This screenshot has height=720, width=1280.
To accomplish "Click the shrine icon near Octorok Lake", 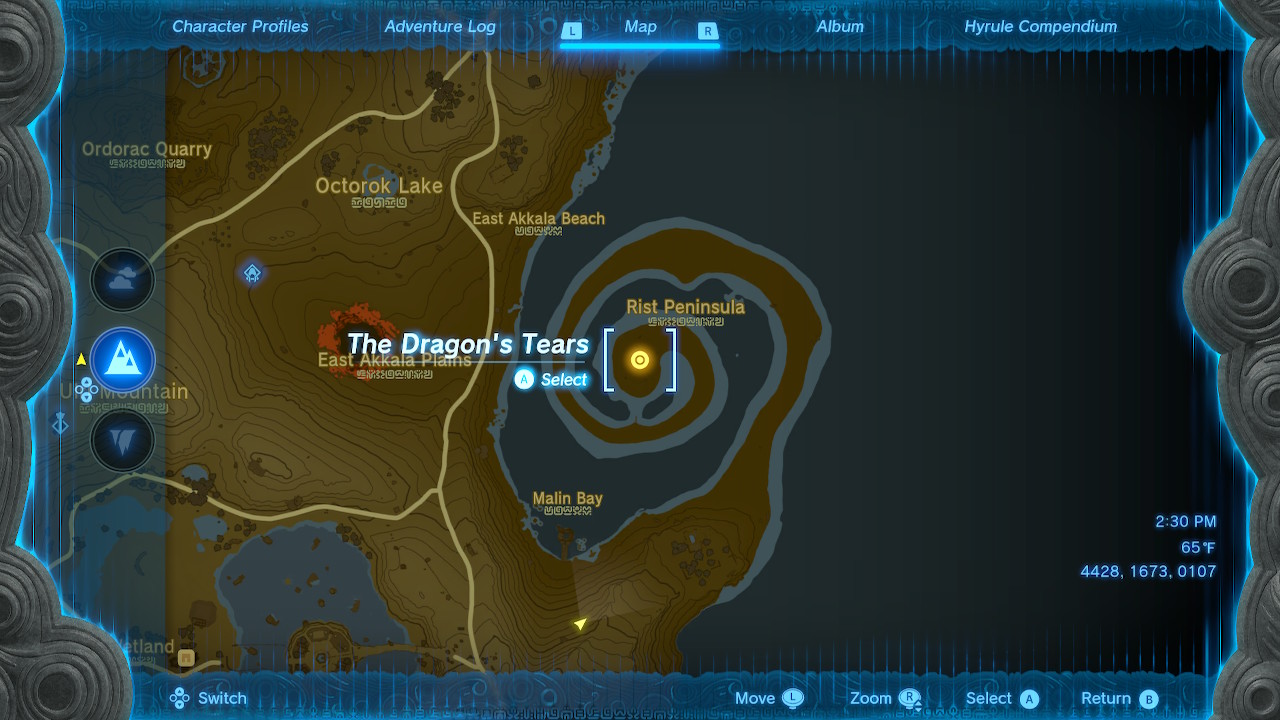I will pos(251,272).
